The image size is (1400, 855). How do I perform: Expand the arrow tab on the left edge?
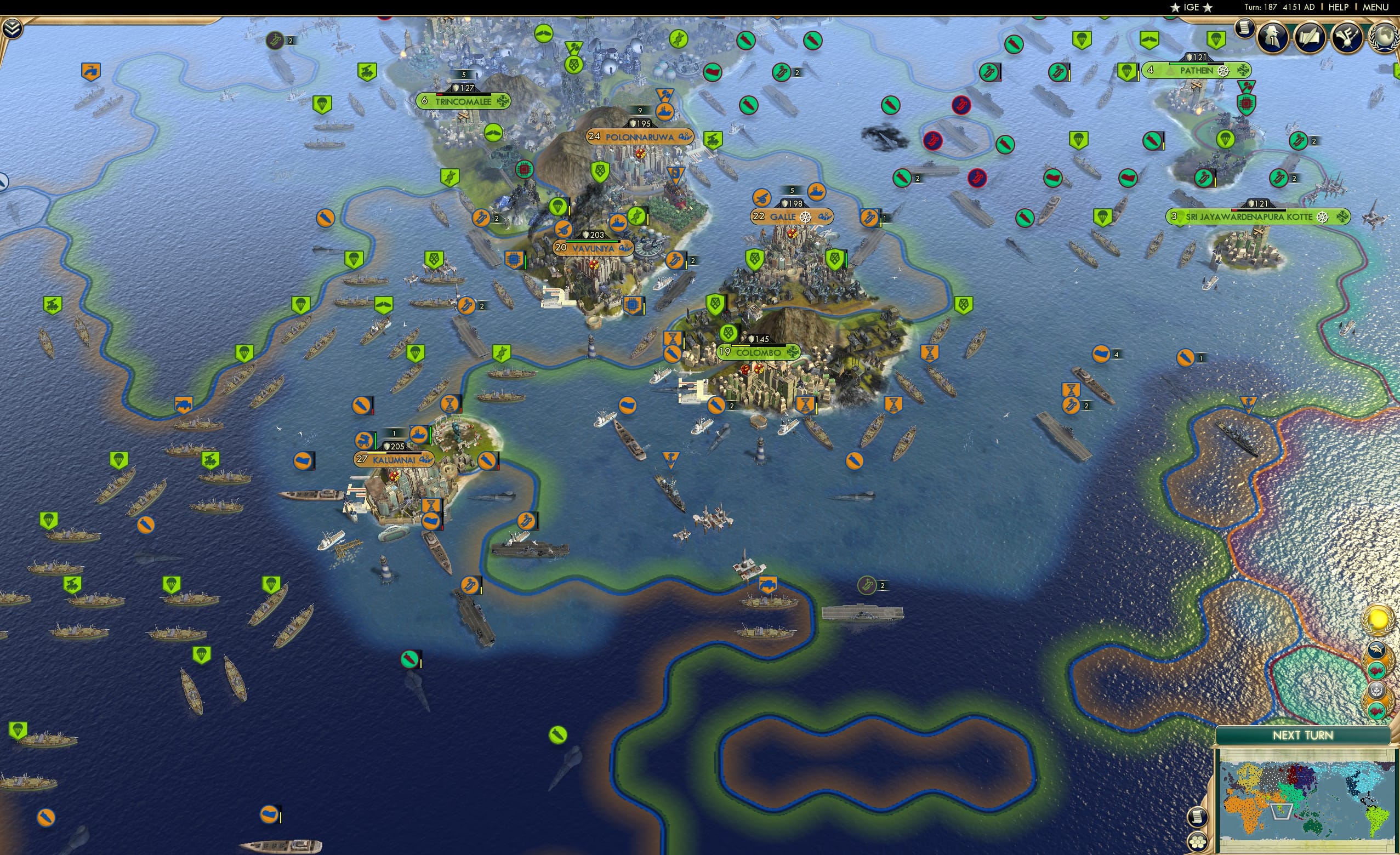click(4, 181)
